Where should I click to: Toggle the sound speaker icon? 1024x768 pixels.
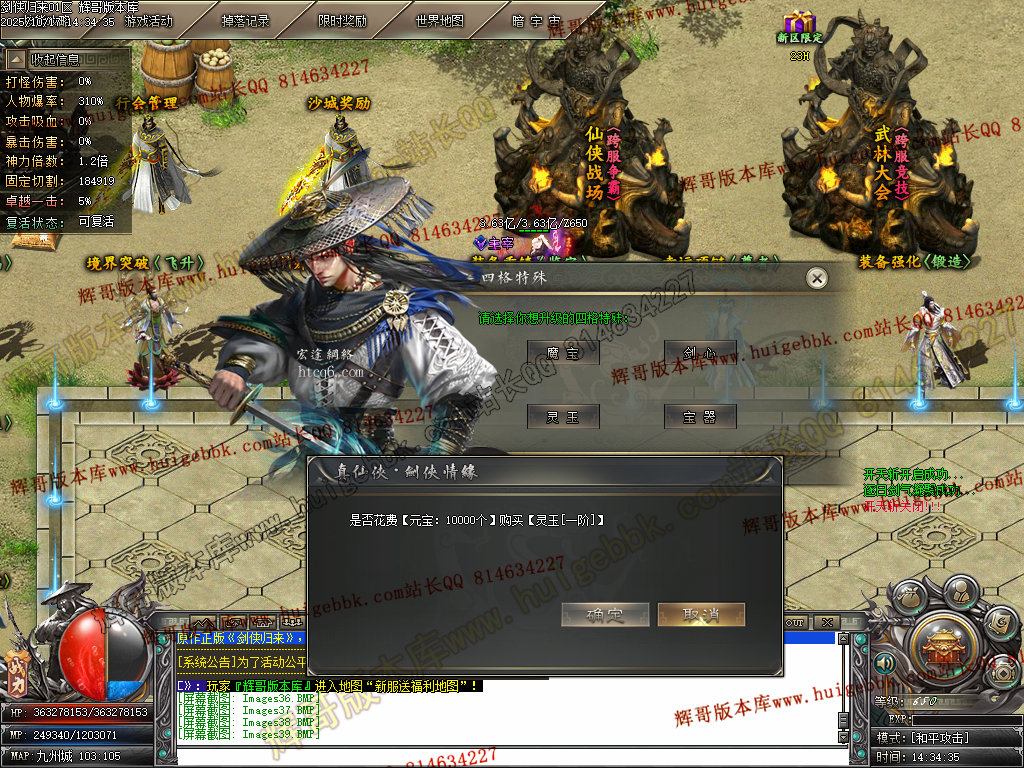[x=884, y=662]
